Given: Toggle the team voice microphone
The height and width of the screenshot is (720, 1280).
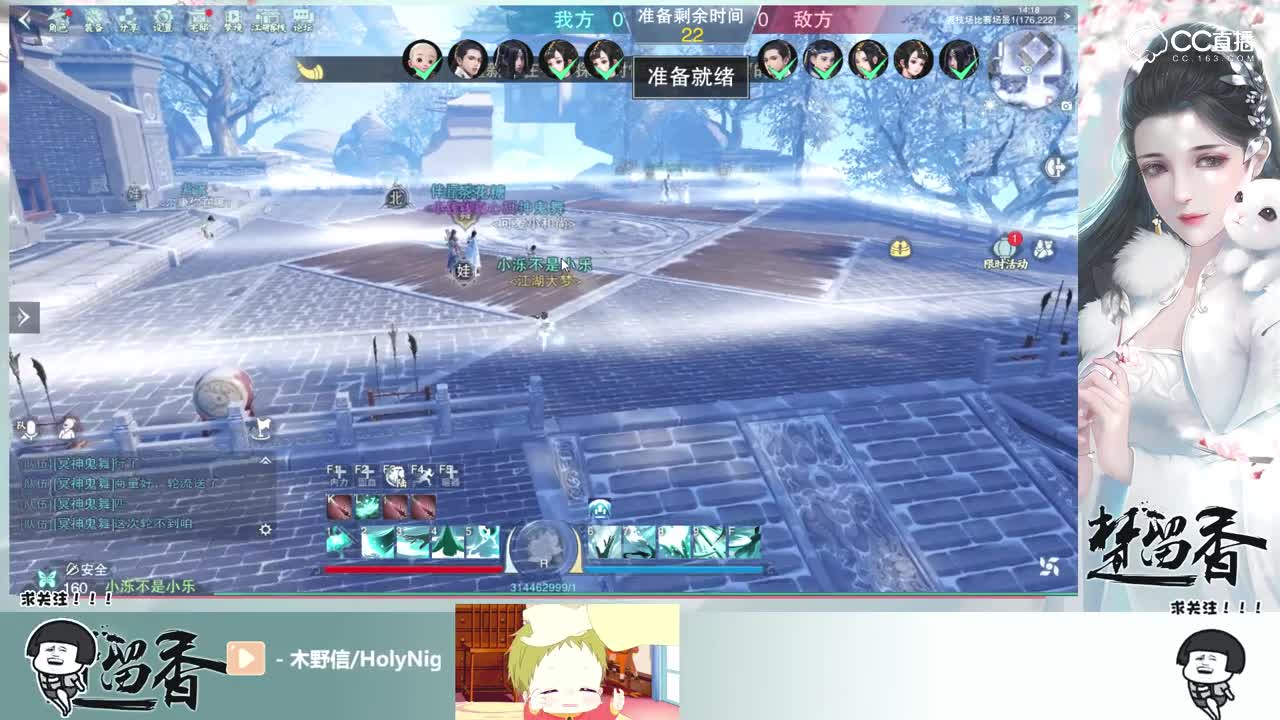Looking at the screenshot, I should pyautogui.click(x=30, y=430).
